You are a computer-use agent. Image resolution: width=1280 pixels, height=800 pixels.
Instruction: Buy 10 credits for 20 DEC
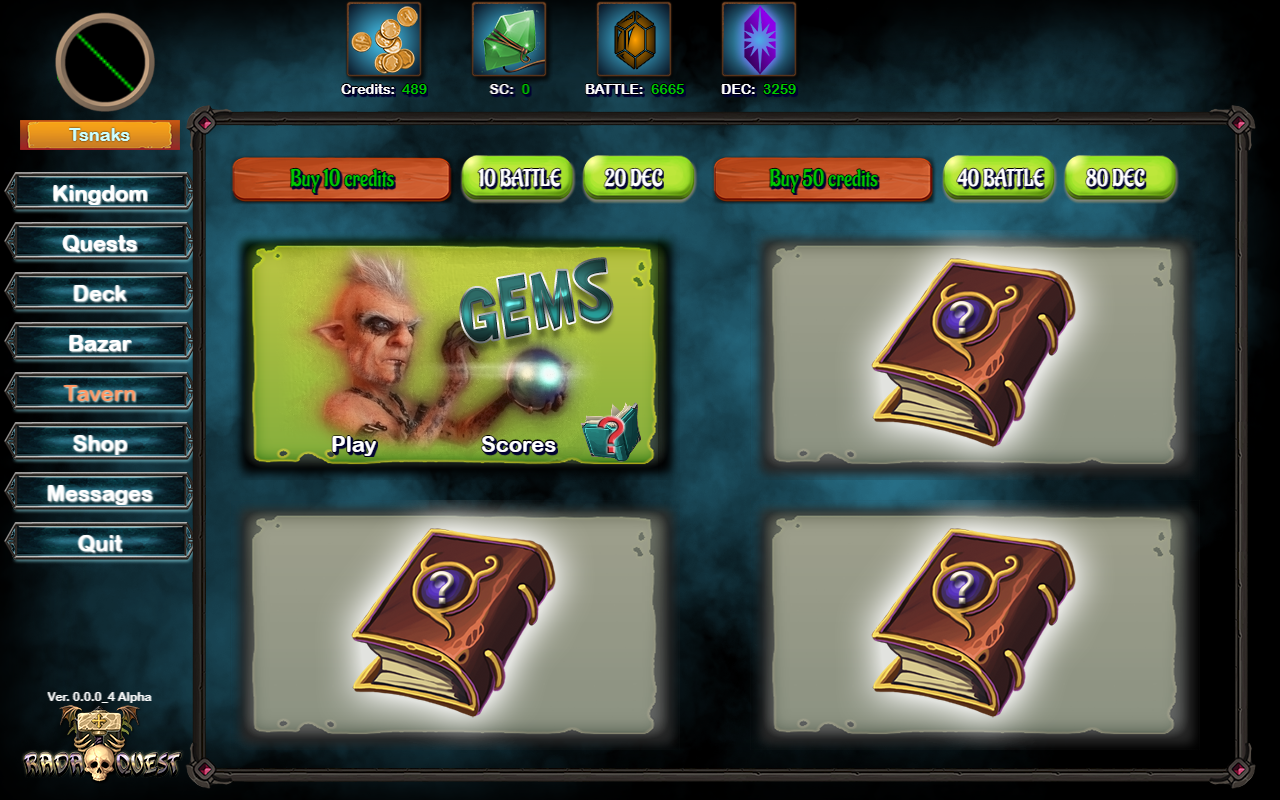(x=638, y=178)
